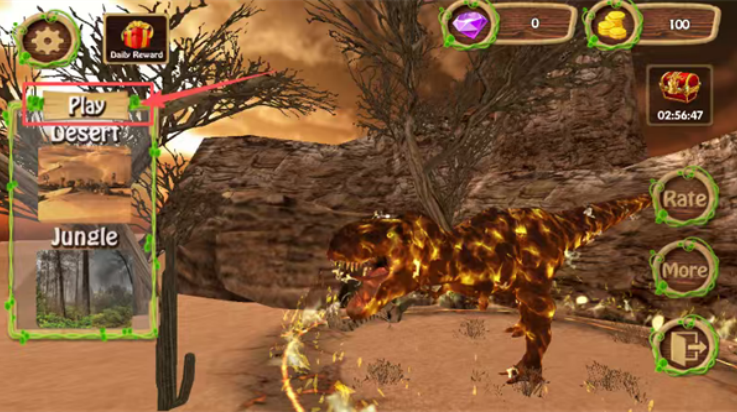Start the game with Play
This screenshot has width=737, height=412.
(87, 104)
